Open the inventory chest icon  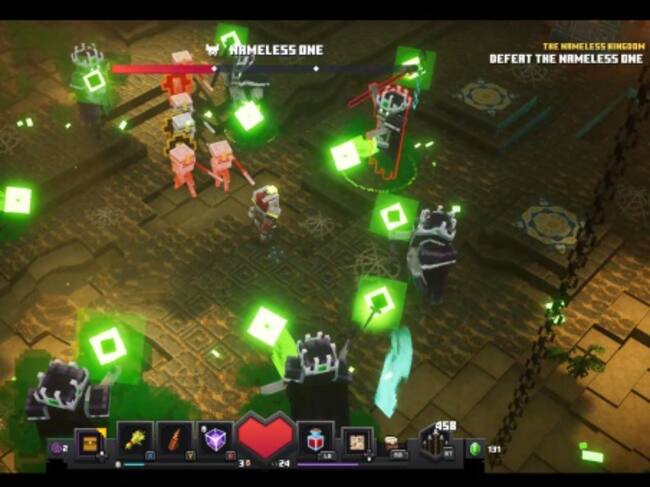click(91, 442)
